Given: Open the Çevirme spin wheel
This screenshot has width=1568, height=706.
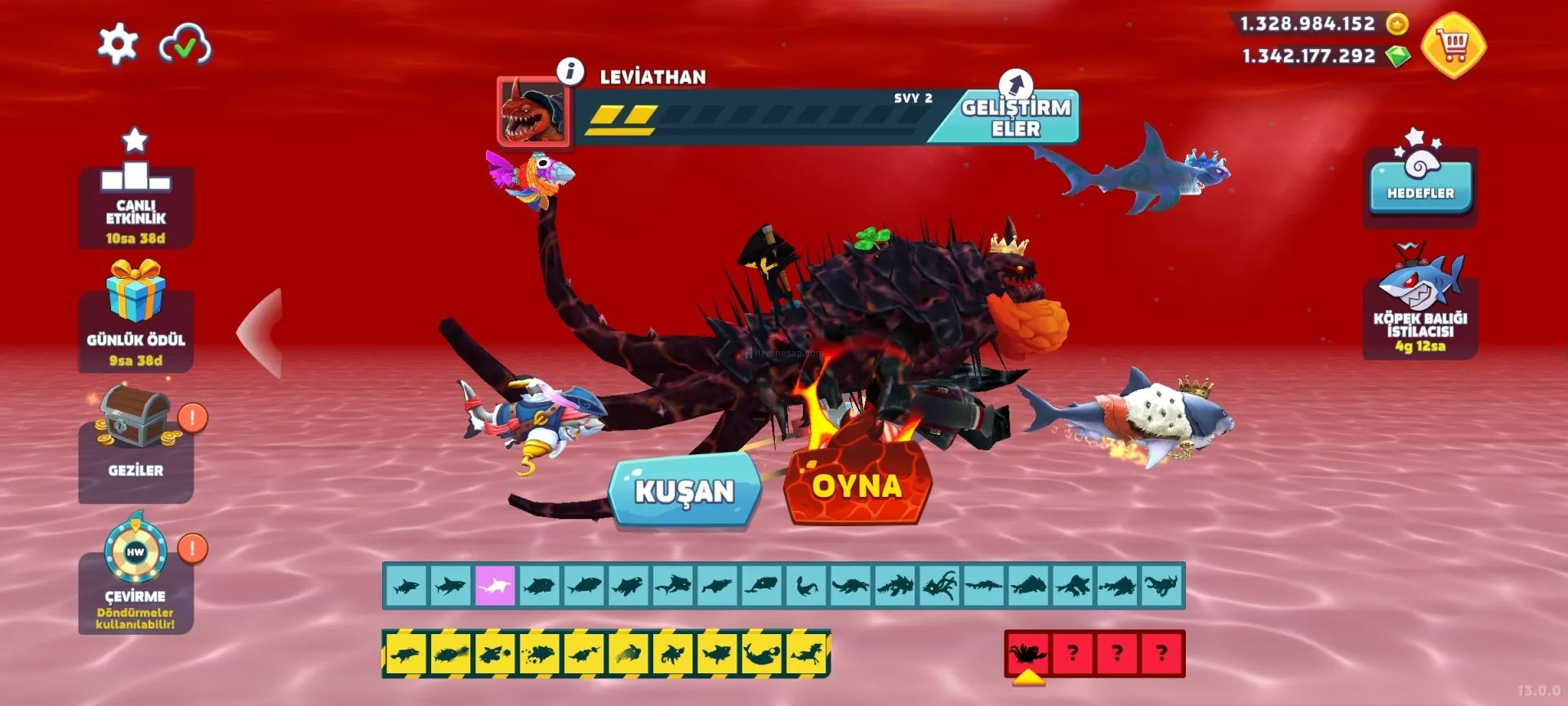Looking at the screenshot, I should 136,576.
